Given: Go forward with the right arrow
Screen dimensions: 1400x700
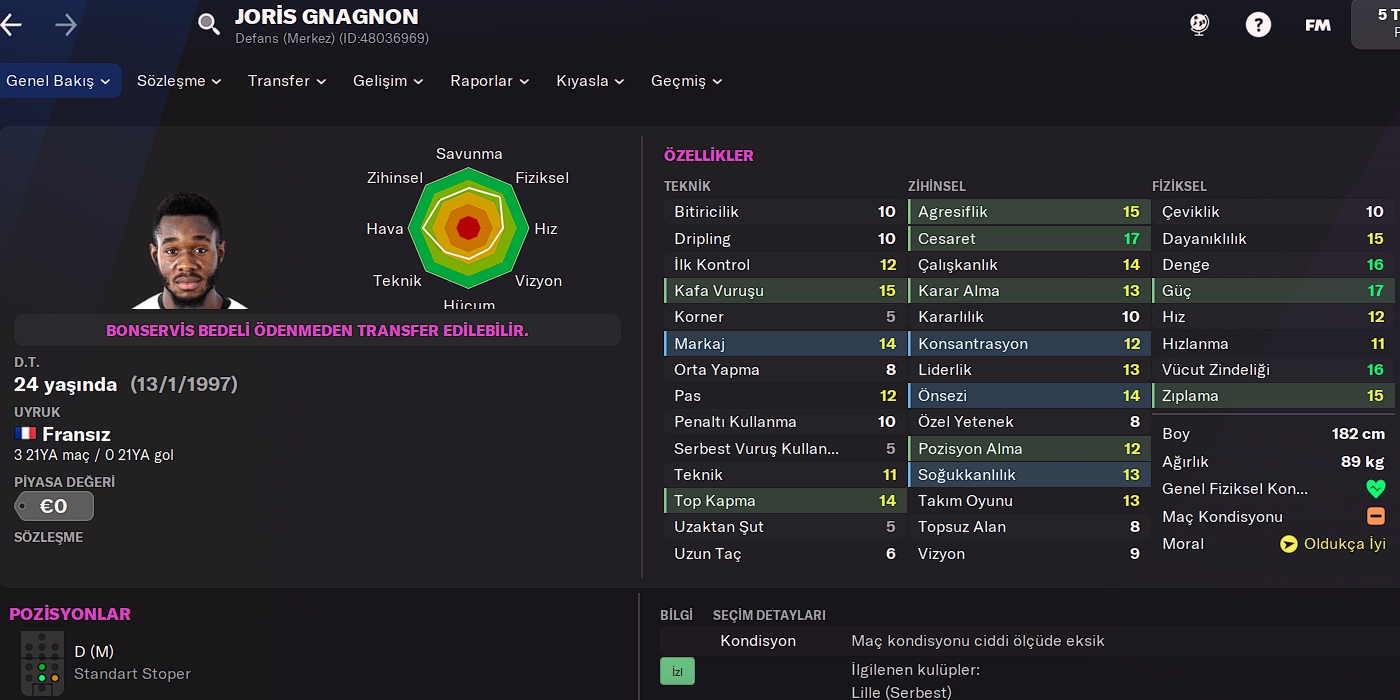Looking at the screenshot, I should tap(66, 25).
